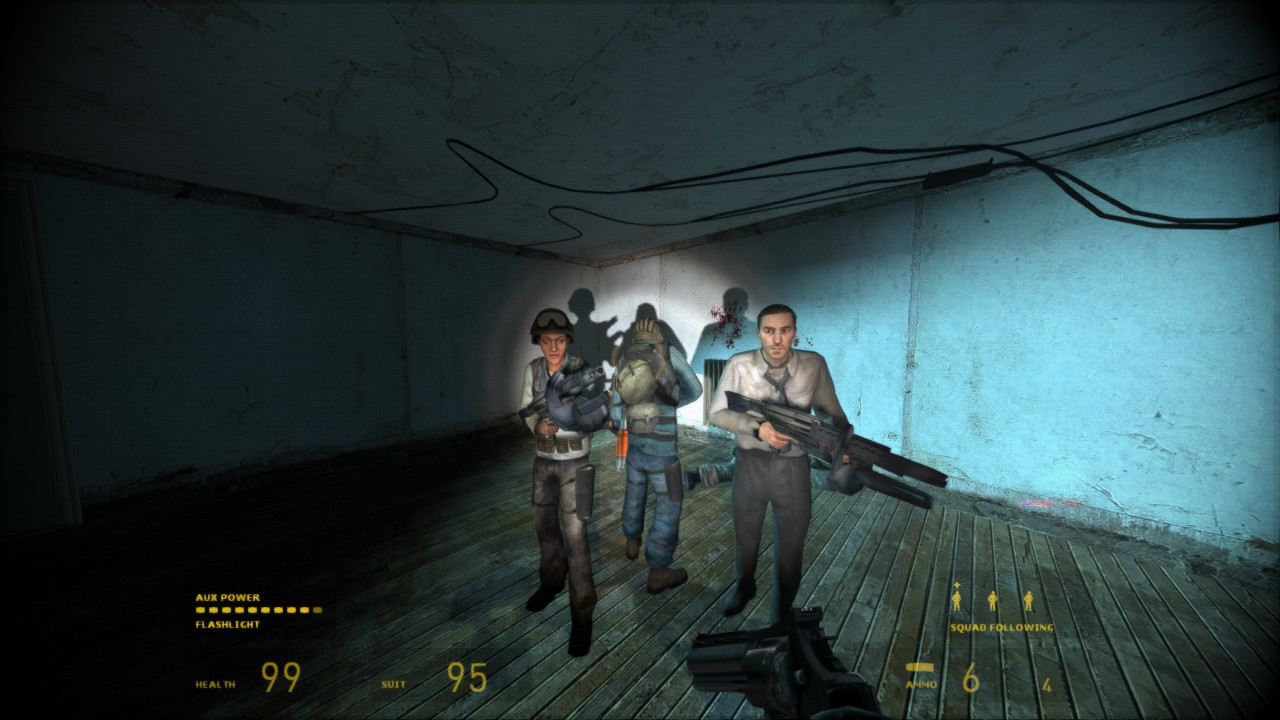The height and width of the screenshot is (720, 1280).
Task: Select the SQUAD FOLLOWING text label
Action: click(x=1000, y=629)
